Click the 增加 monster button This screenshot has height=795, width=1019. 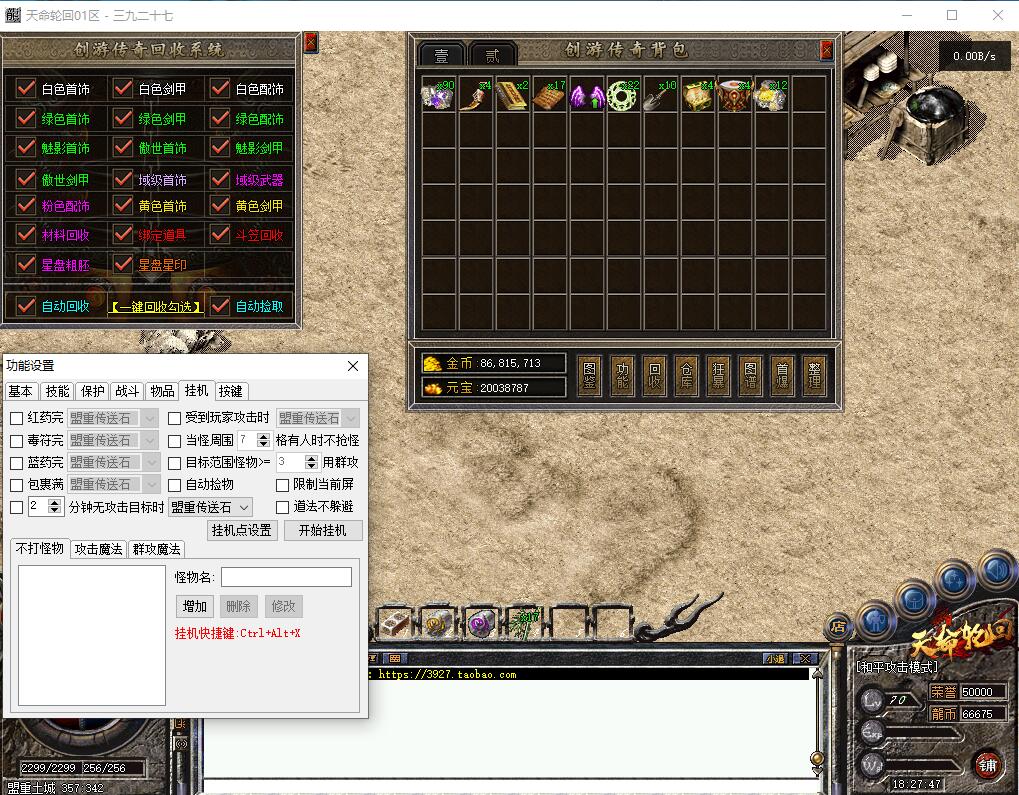click(x=195, y=606)
